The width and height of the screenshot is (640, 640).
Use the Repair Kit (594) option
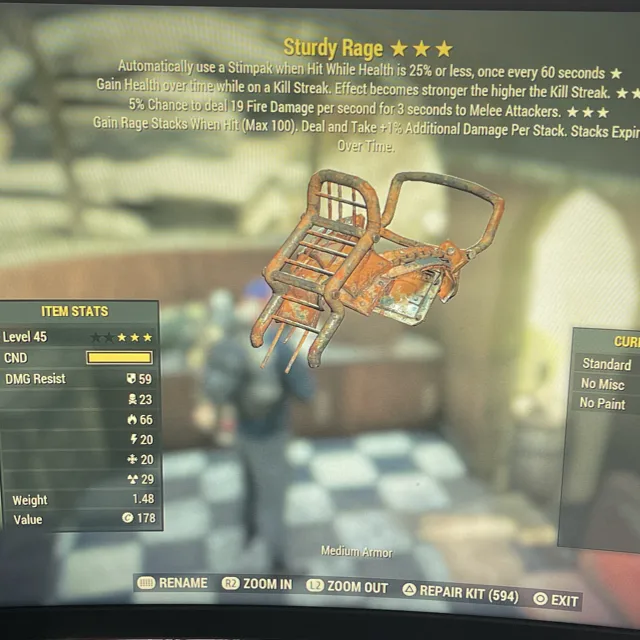pyautogui.click(x=460, y=592)
